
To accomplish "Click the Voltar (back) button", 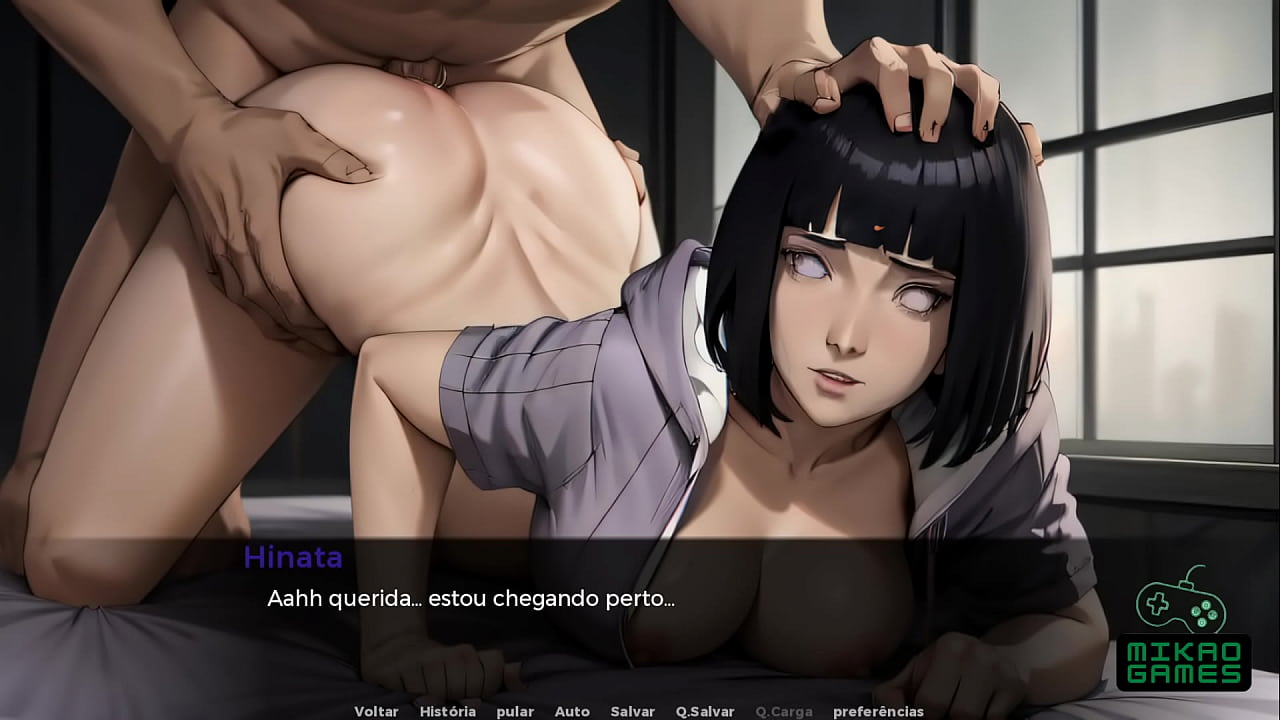I will pos(376,711).
